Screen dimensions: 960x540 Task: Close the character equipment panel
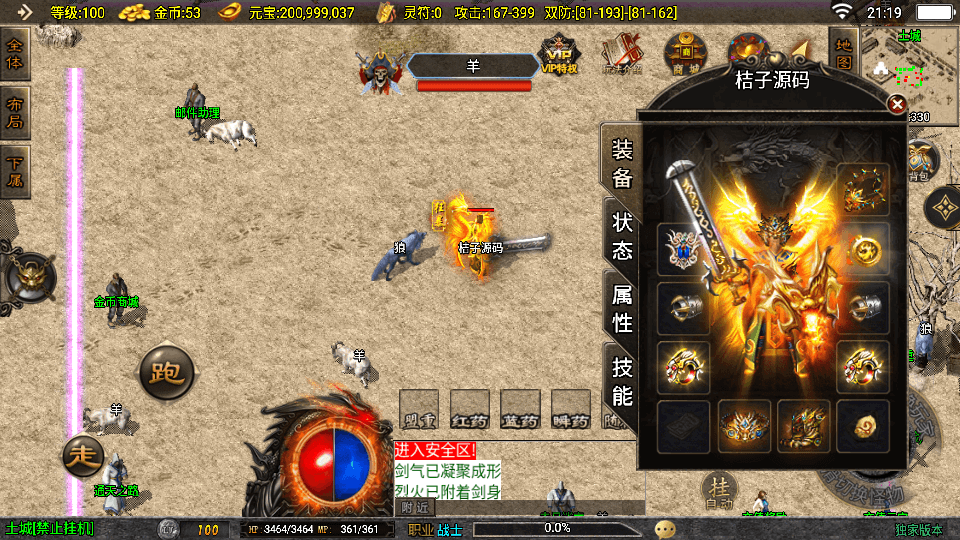pyautogui.click(x=897, y=104)
